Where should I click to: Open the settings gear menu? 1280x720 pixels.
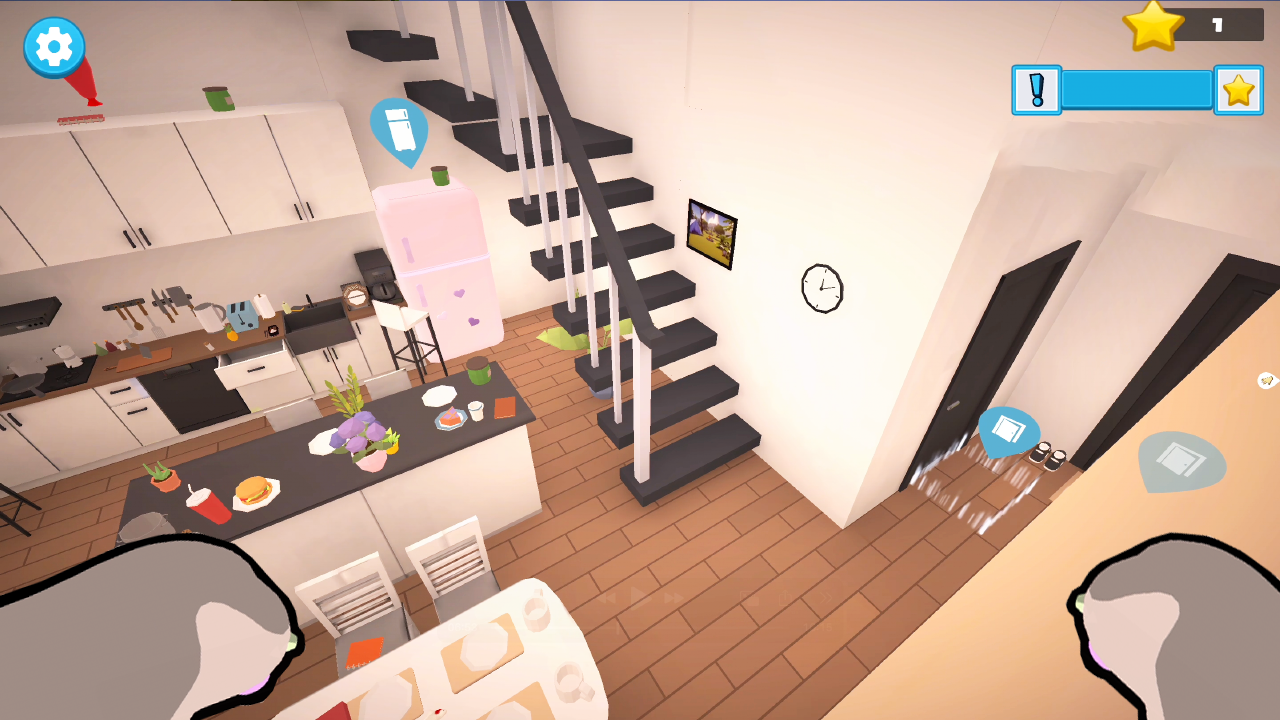click(52, 47)
